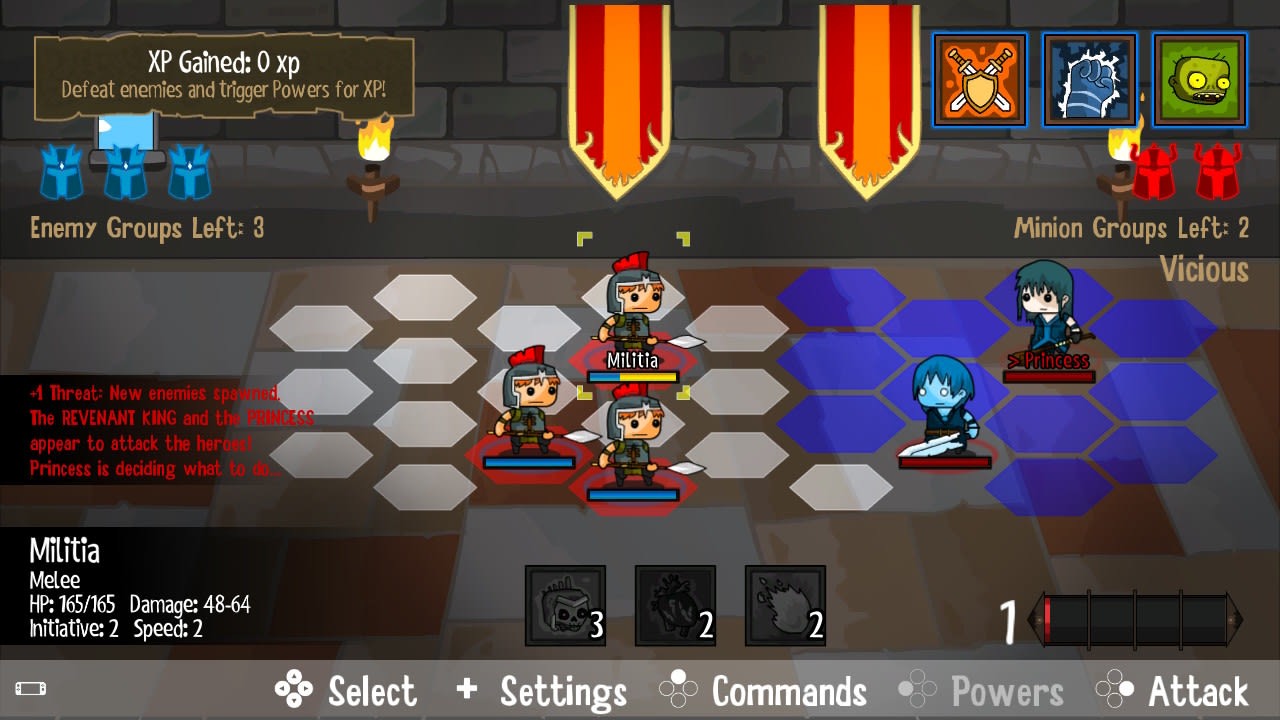Select the blue fist power icon
Screen dimensions: 1280x720
pos(1089,80)
